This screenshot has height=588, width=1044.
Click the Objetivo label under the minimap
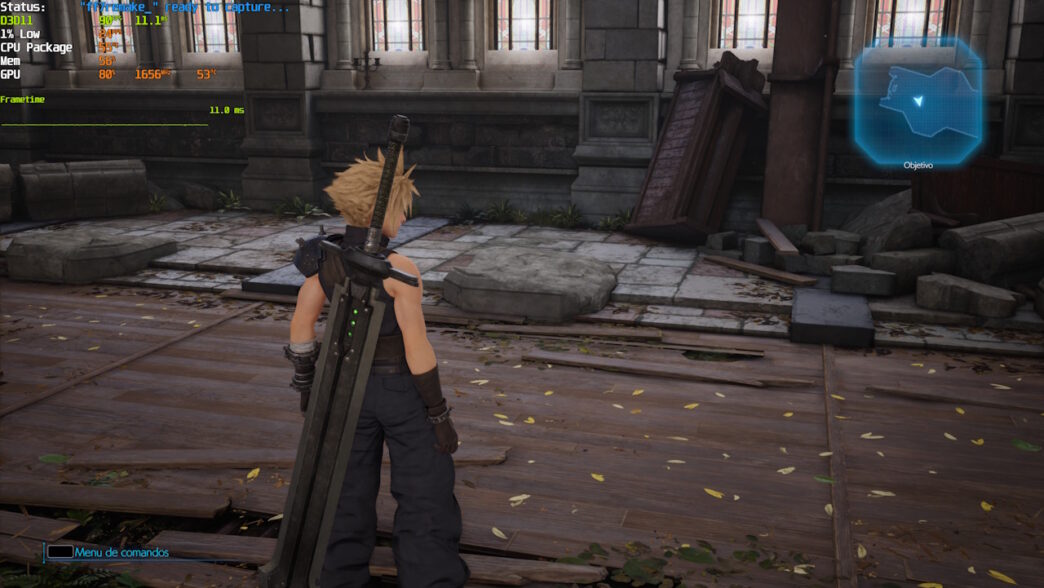pyautogui.click(x=917, y=165)
